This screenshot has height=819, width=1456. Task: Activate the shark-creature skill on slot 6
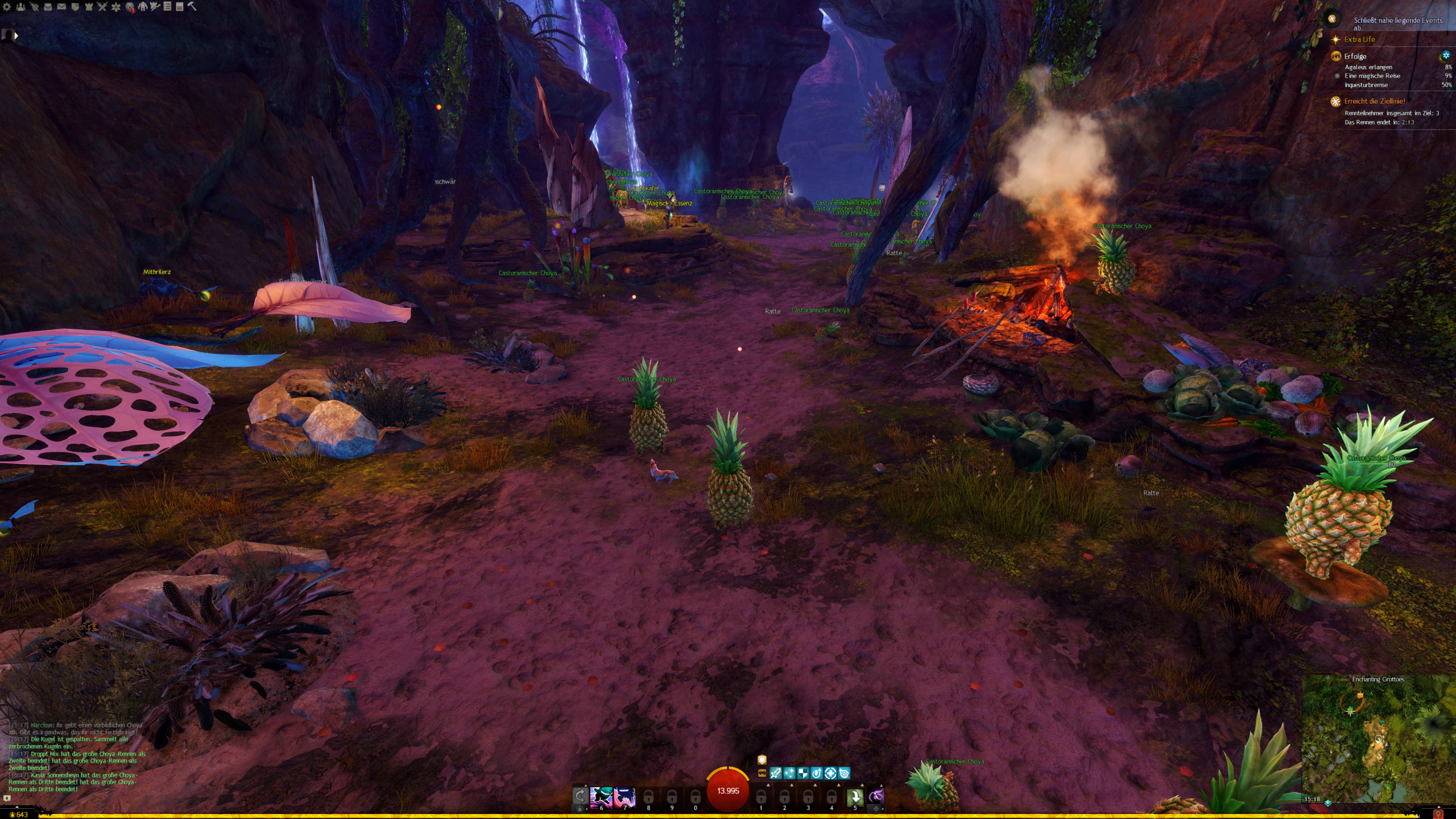601,797
